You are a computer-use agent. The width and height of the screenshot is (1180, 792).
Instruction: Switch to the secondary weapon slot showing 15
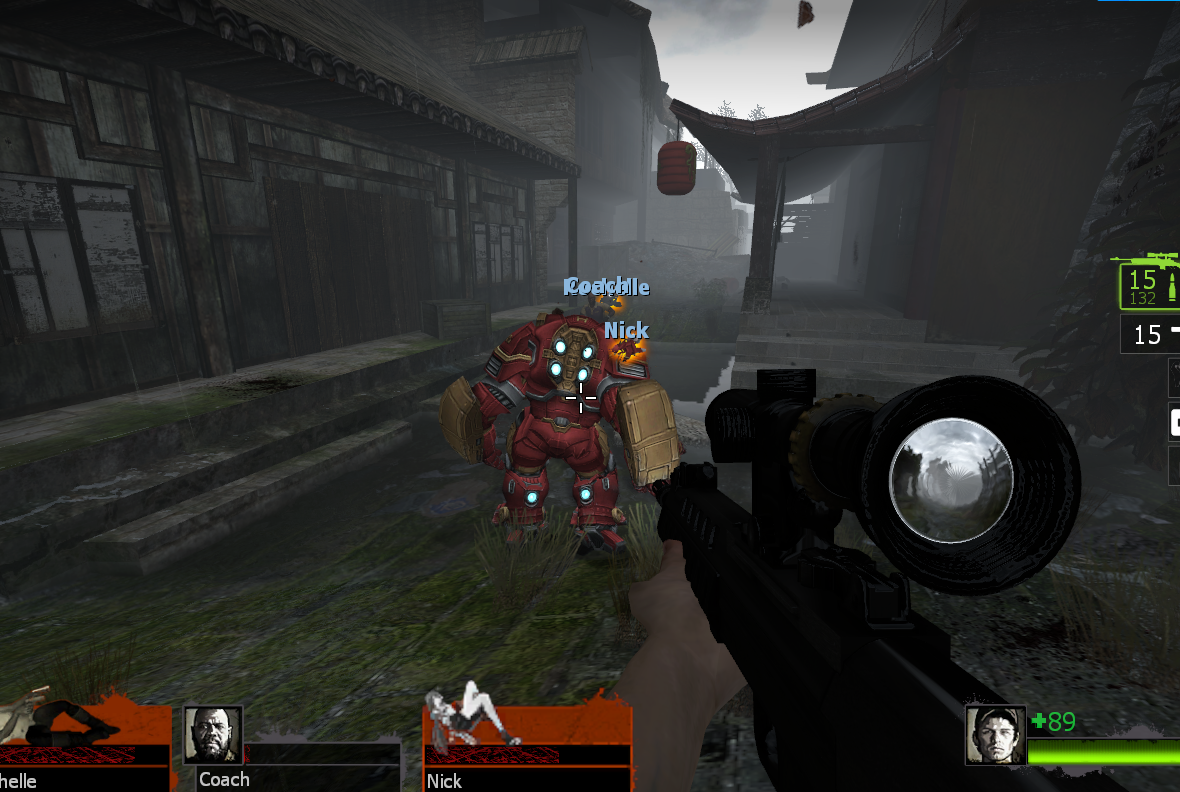(1151, 334)
